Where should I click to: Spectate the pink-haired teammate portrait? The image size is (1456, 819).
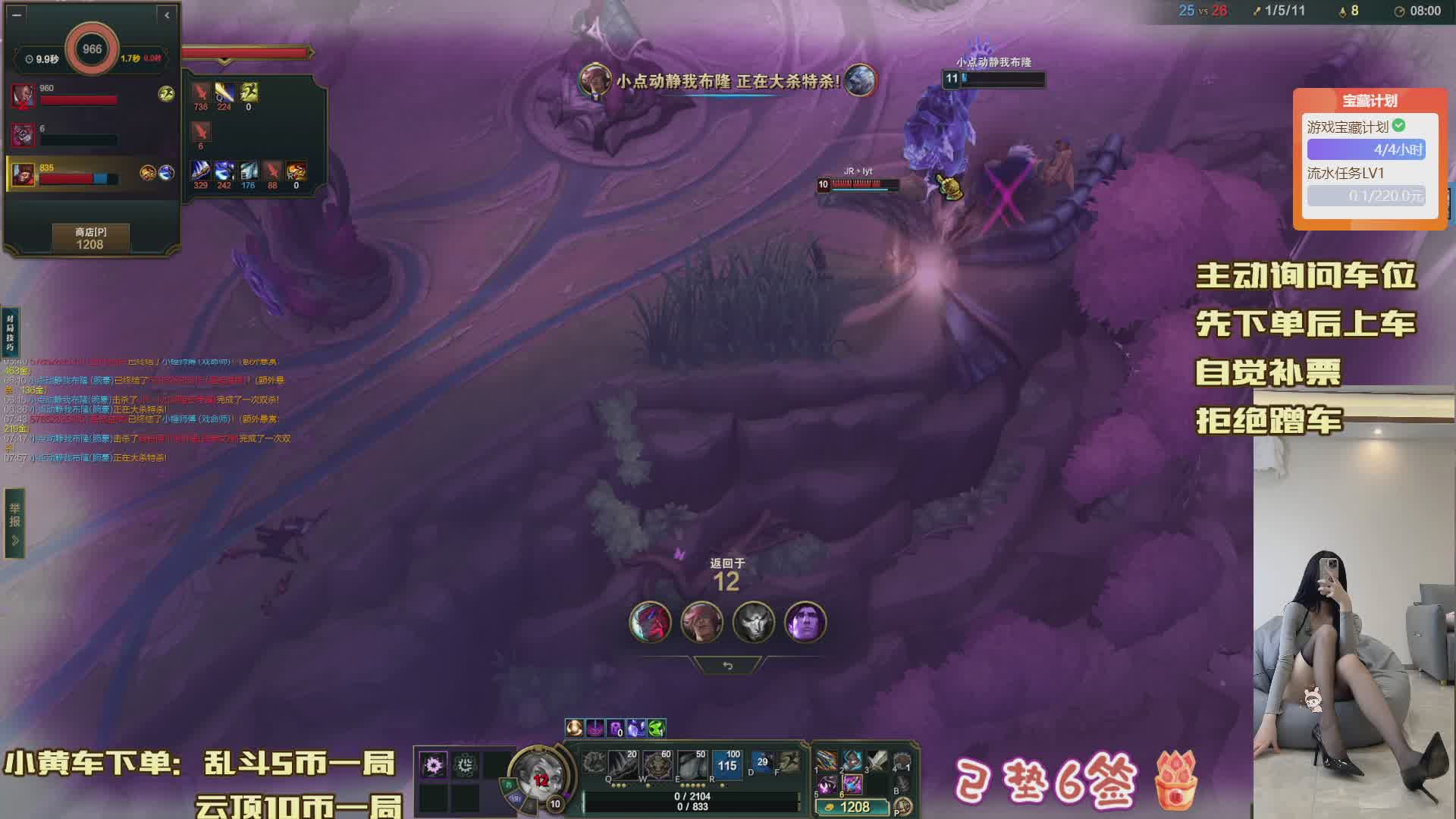click(x=701, y=622)
